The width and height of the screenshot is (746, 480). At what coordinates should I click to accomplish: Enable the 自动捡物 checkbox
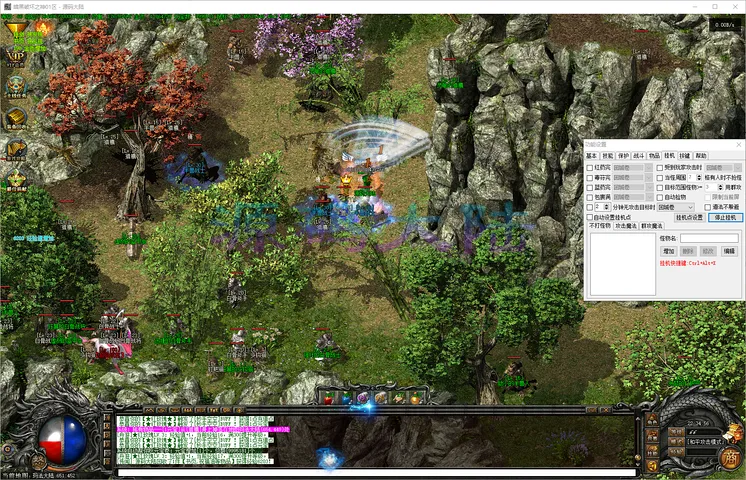tap(660, 197)
